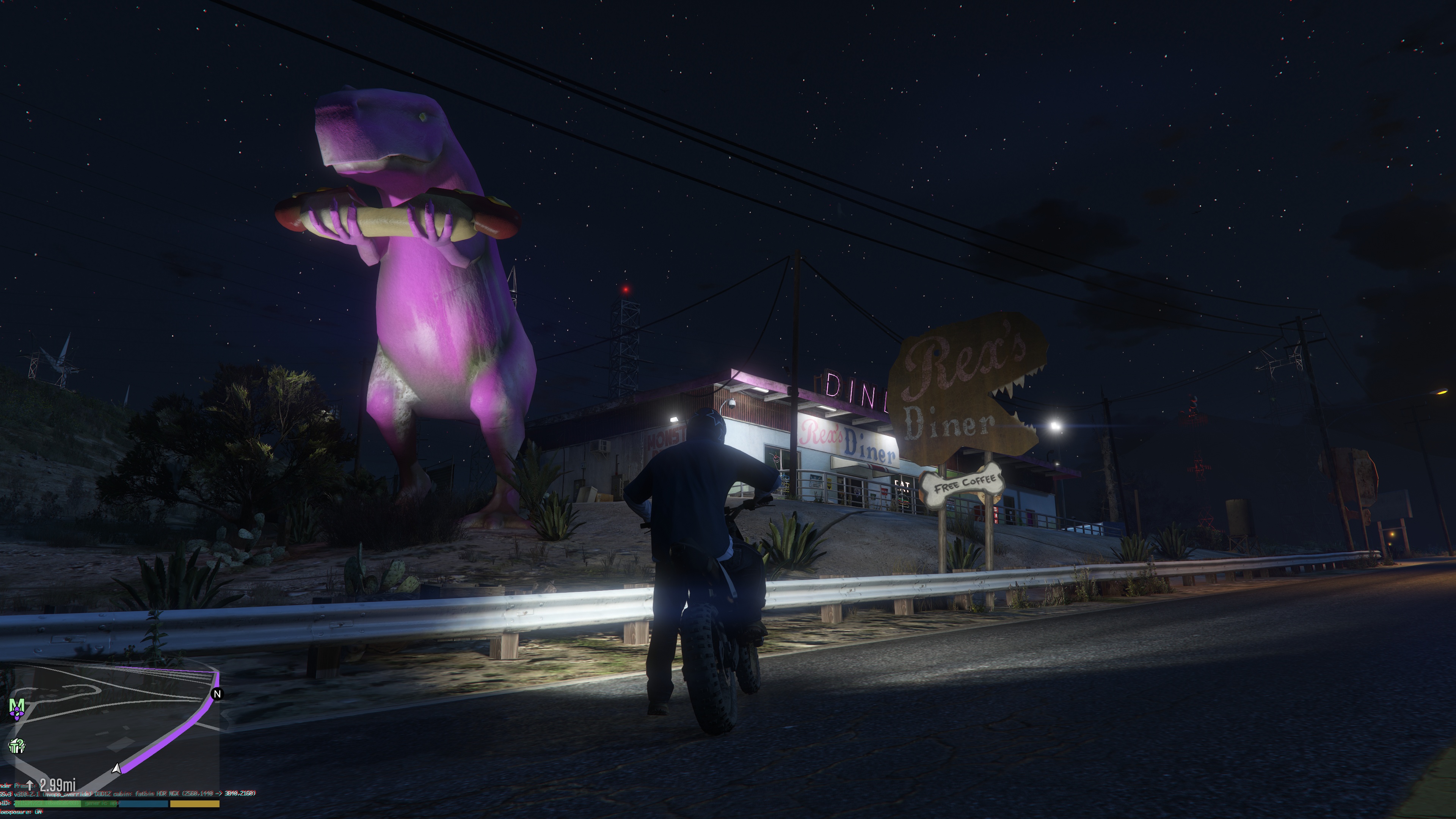This screenshot has width=1456, height=819.
Task: Click the North compass marker on minimap
Action: 217,693
